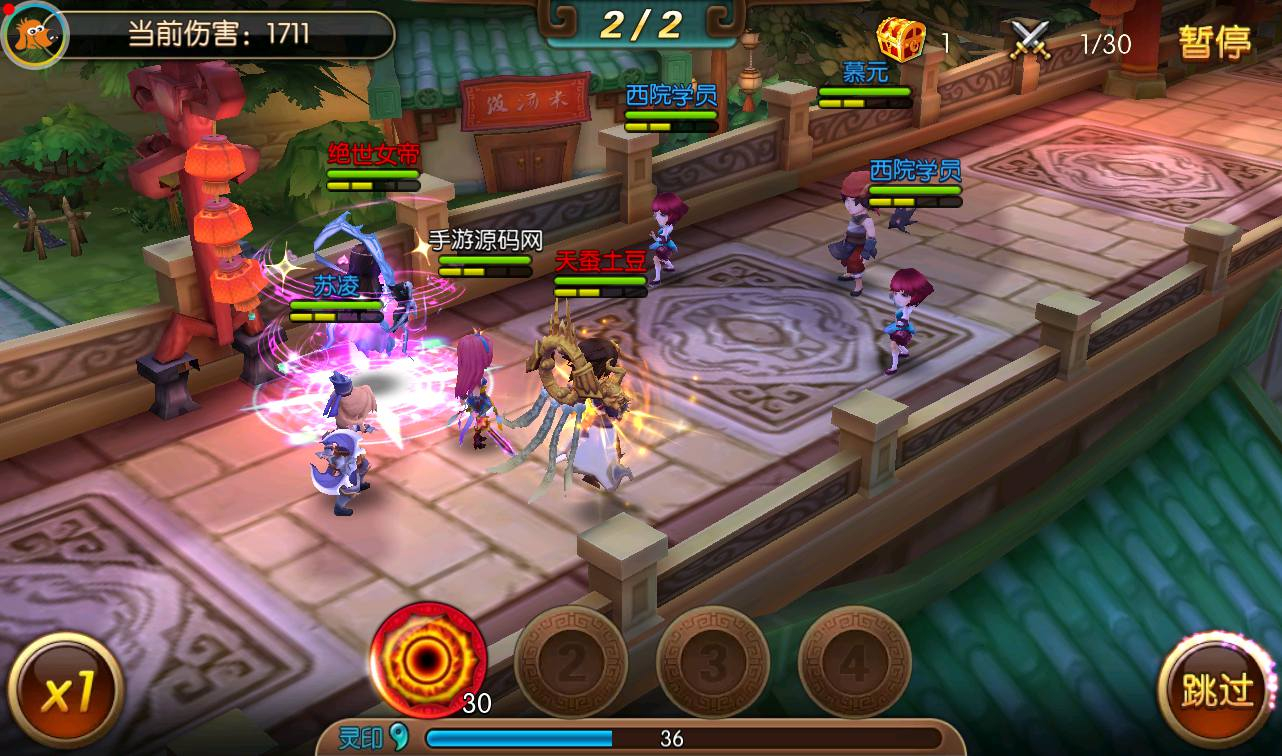Pause the battle with the 暂停 button
Viewport: 1282px width, 756px height.
[1214, 42]
